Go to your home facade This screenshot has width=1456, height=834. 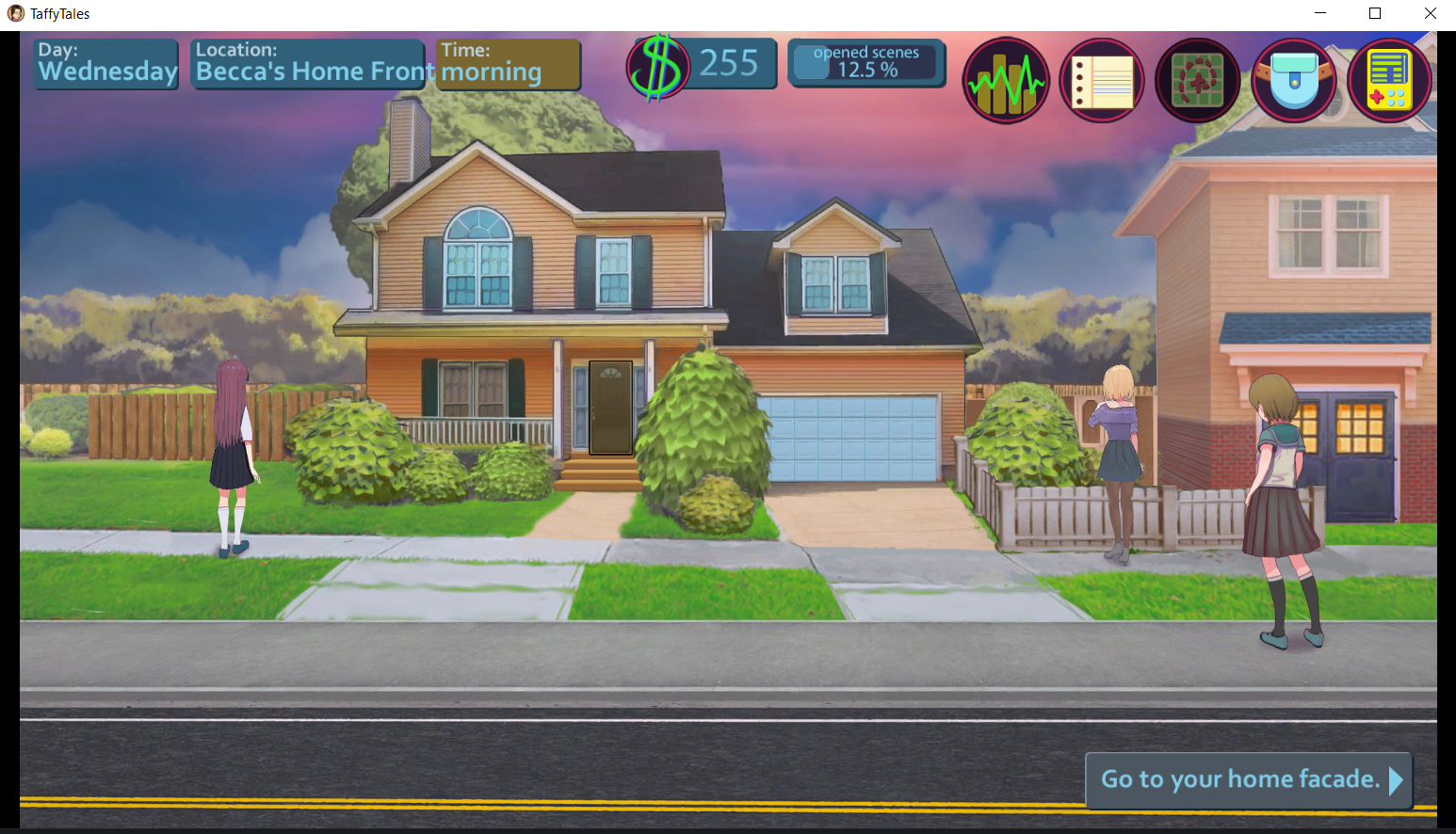click(x=1249, y=779)
